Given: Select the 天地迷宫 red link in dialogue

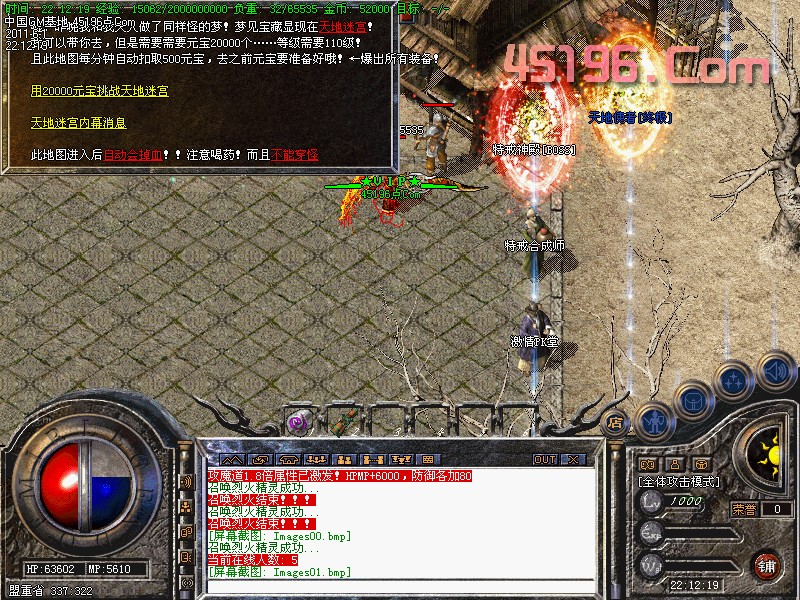Looking at the screenshot, I should (342, 26).
